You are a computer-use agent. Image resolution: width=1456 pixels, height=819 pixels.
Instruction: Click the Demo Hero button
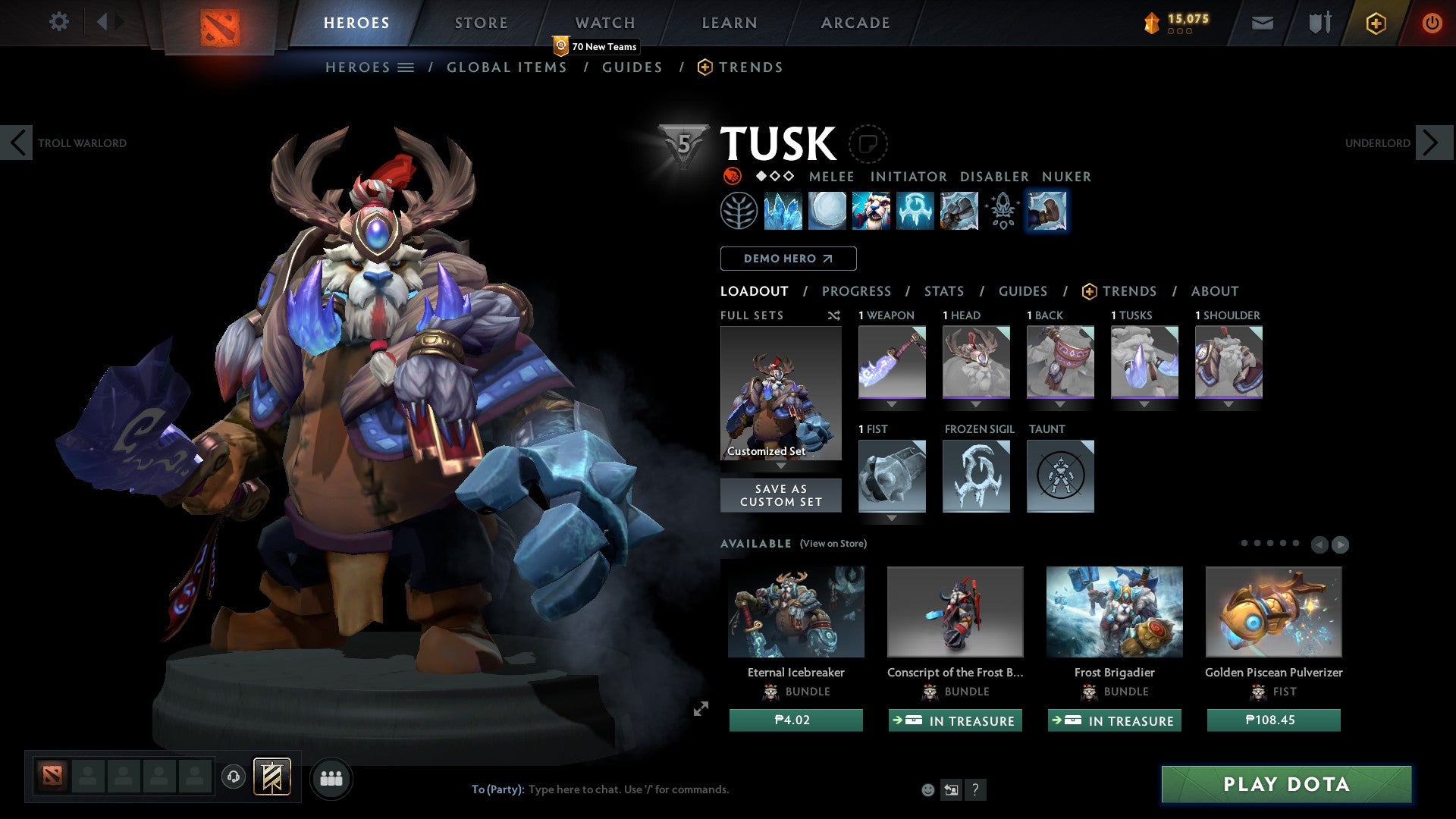(788, 259)
